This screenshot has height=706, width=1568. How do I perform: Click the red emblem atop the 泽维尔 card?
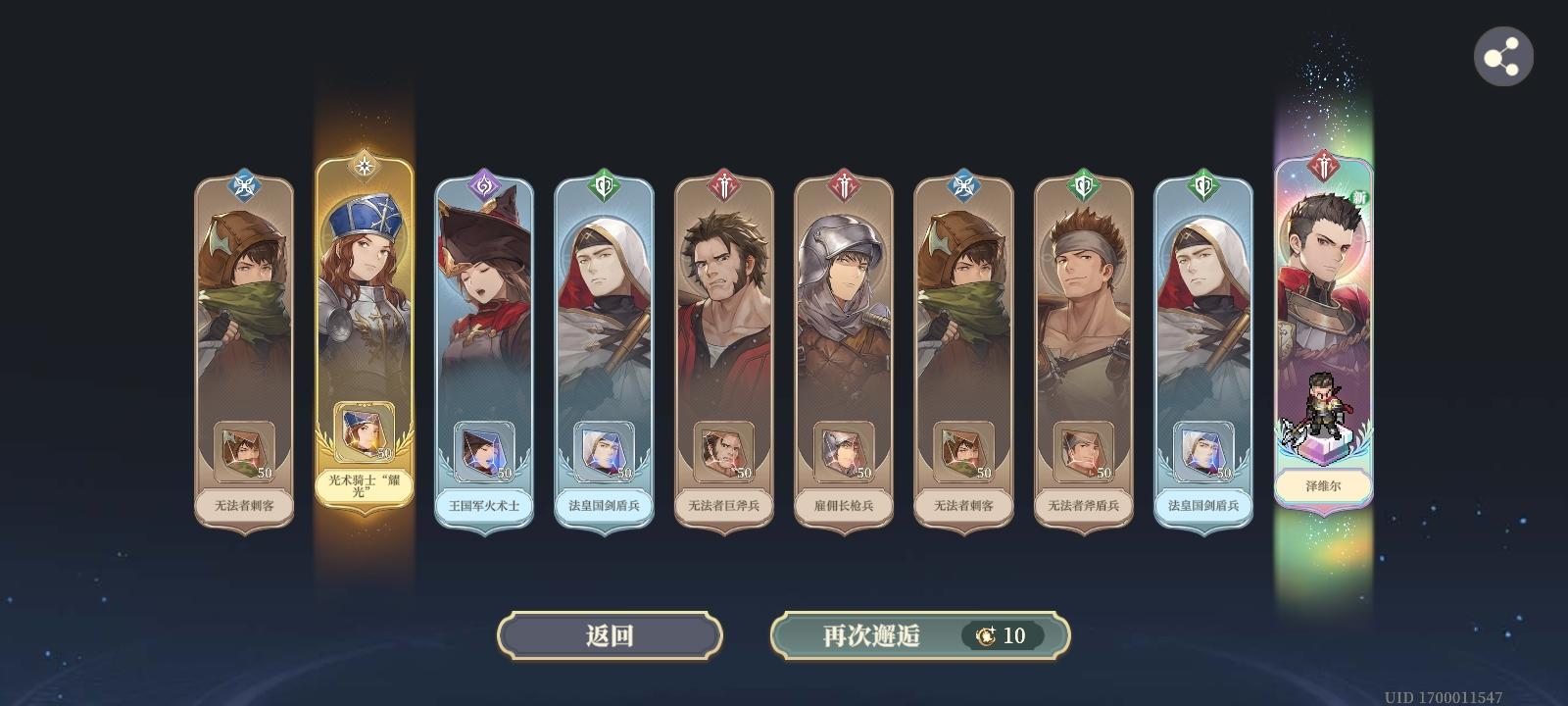click(1325, 167)
